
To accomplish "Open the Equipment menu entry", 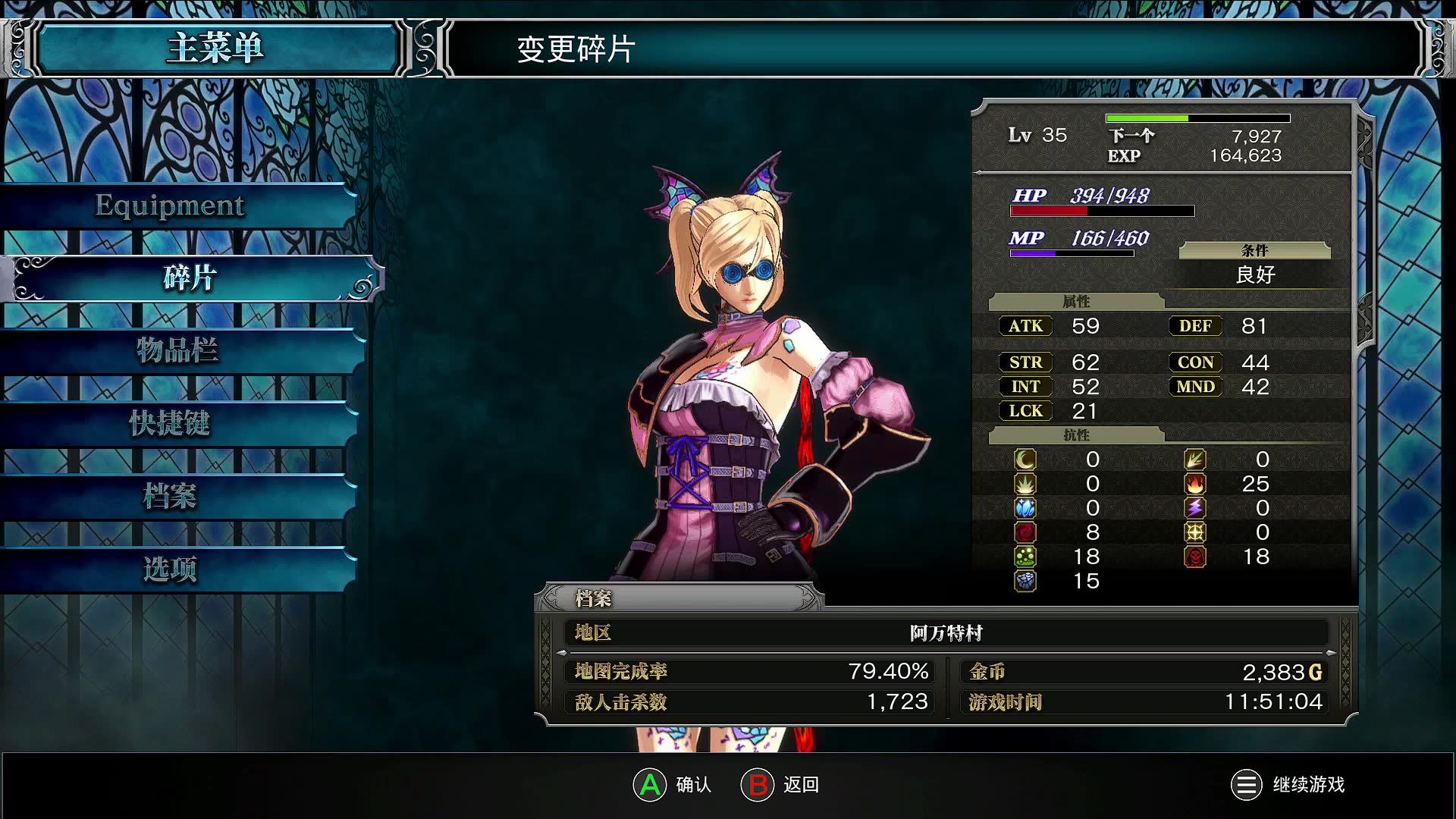I will 171,206.
